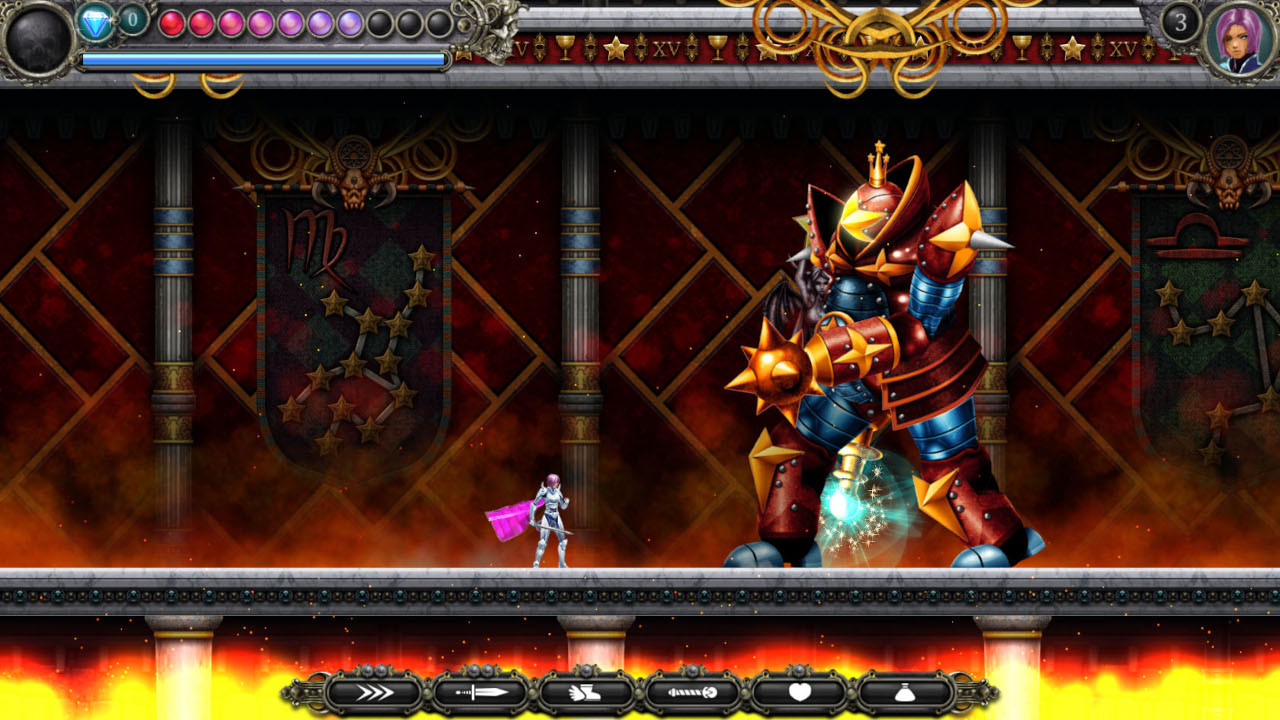Click the golden emblem at the top center

point(878,40)
